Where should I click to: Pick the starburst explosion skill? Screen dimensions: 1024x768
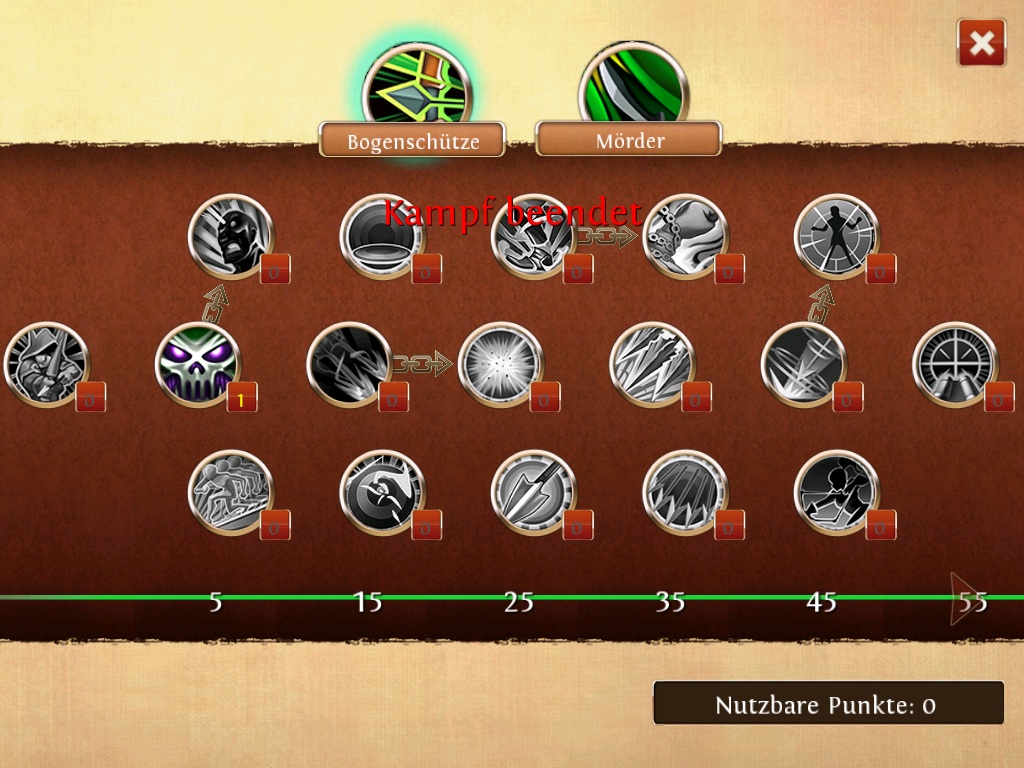[500, 365]
